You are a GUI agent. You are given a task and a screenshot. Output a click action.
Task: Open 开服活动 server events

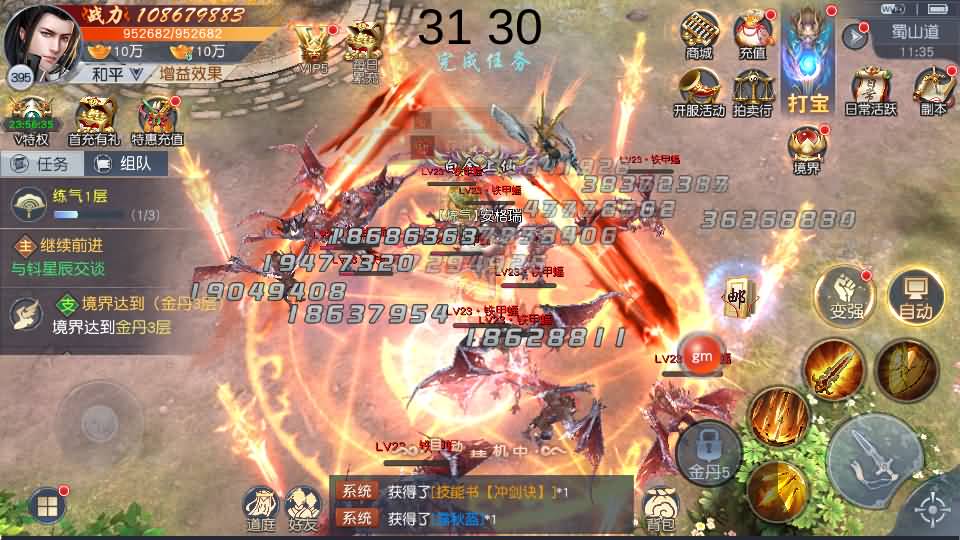click(698, 92)
